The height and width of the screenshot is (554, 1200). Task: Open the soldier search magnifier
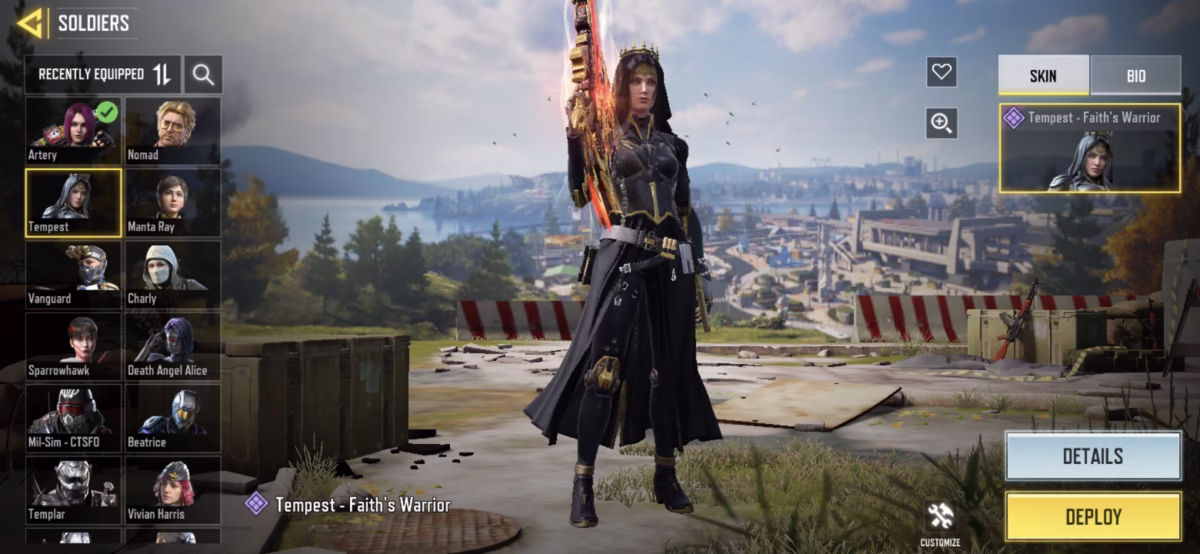click(203, 74)
